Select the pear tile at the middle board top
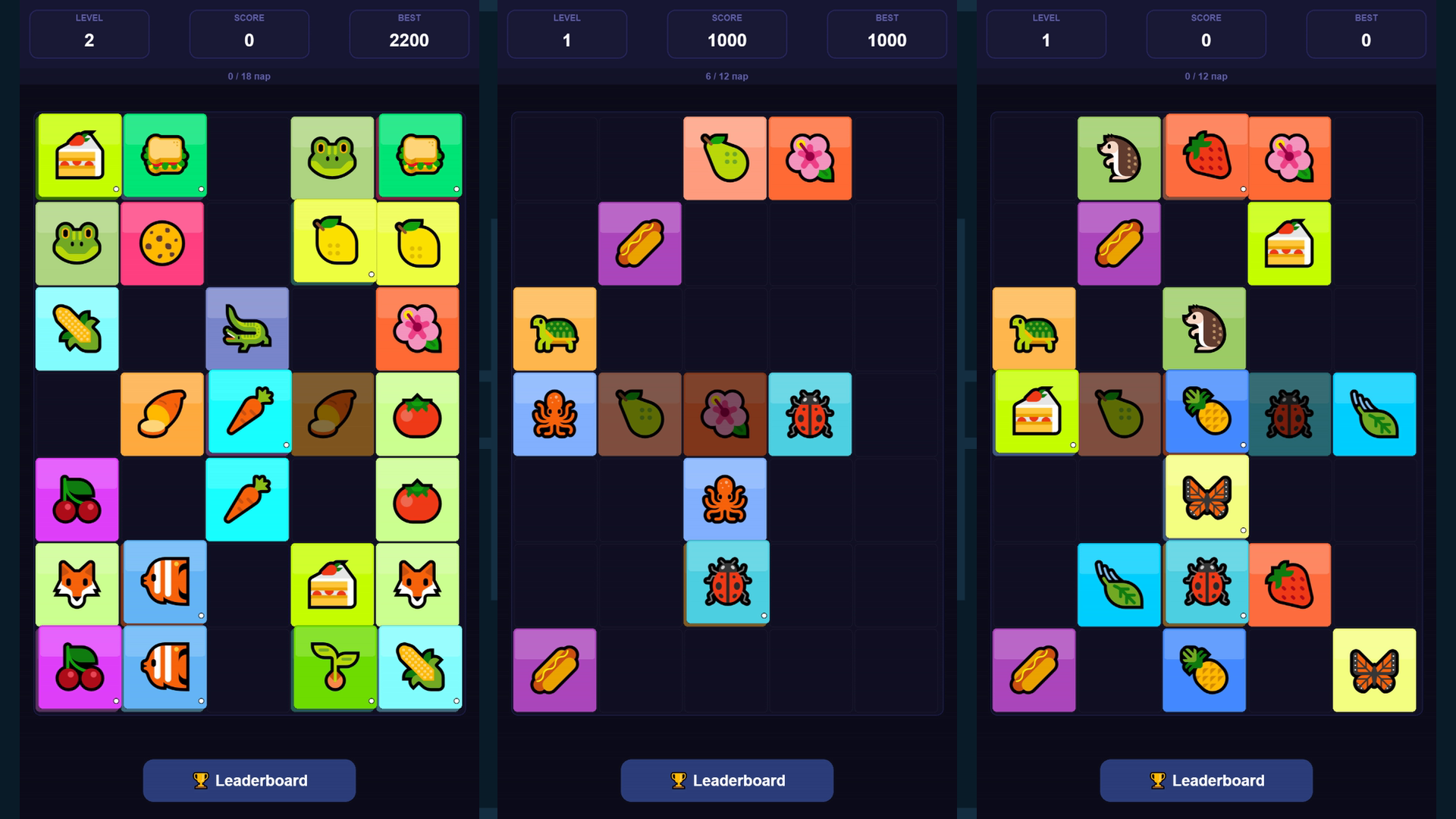Image resolution: width=1456 pixels, height=819 pixels. pos(725,157)
